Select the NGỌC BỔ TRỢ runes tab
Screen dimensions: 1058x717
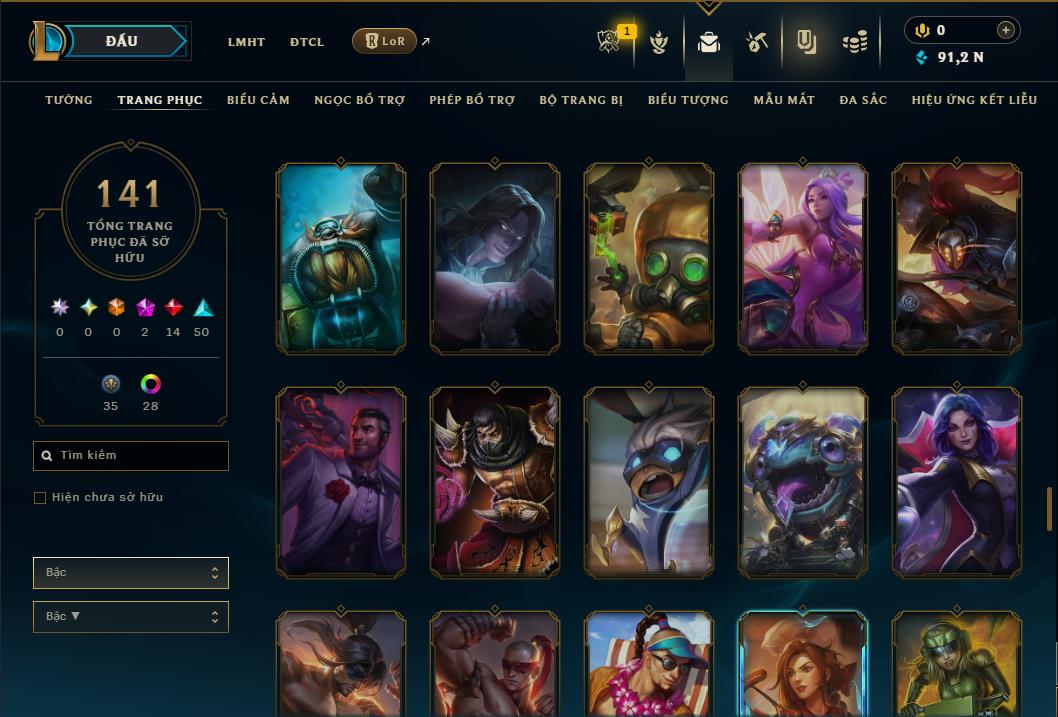tap(359, 100)
